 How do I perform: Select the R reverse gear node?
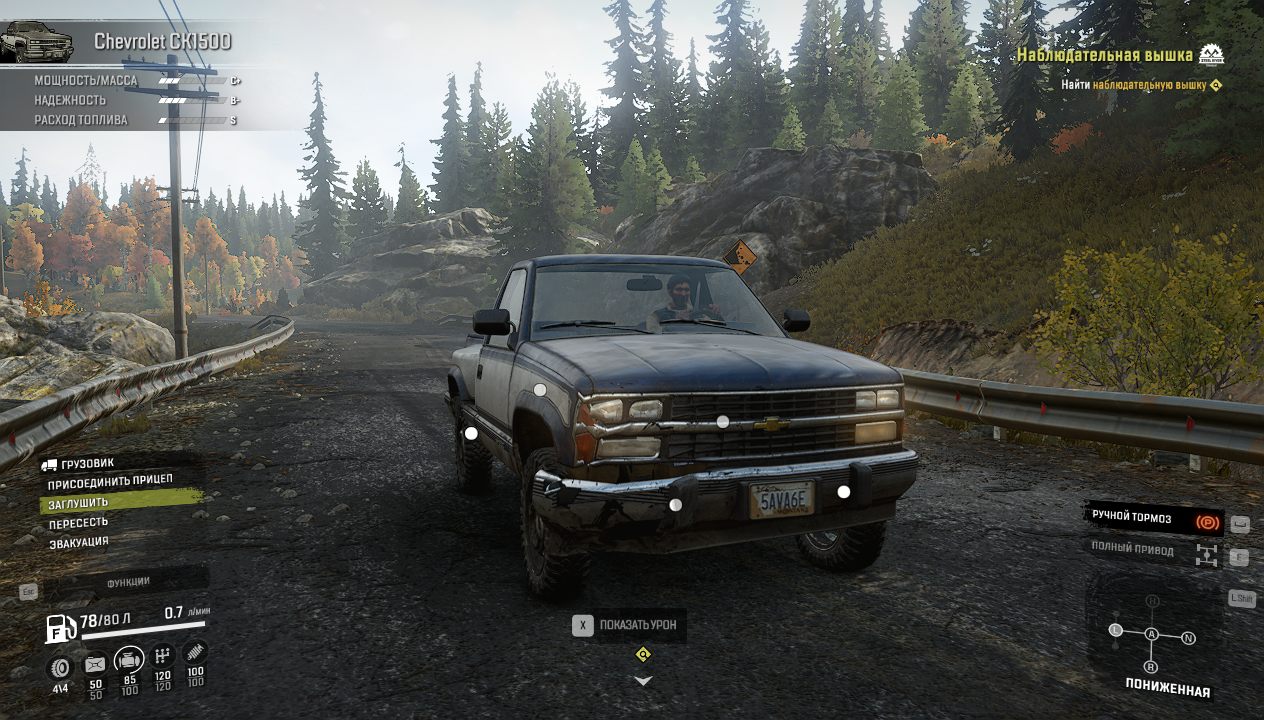[x=1151, y=667]
